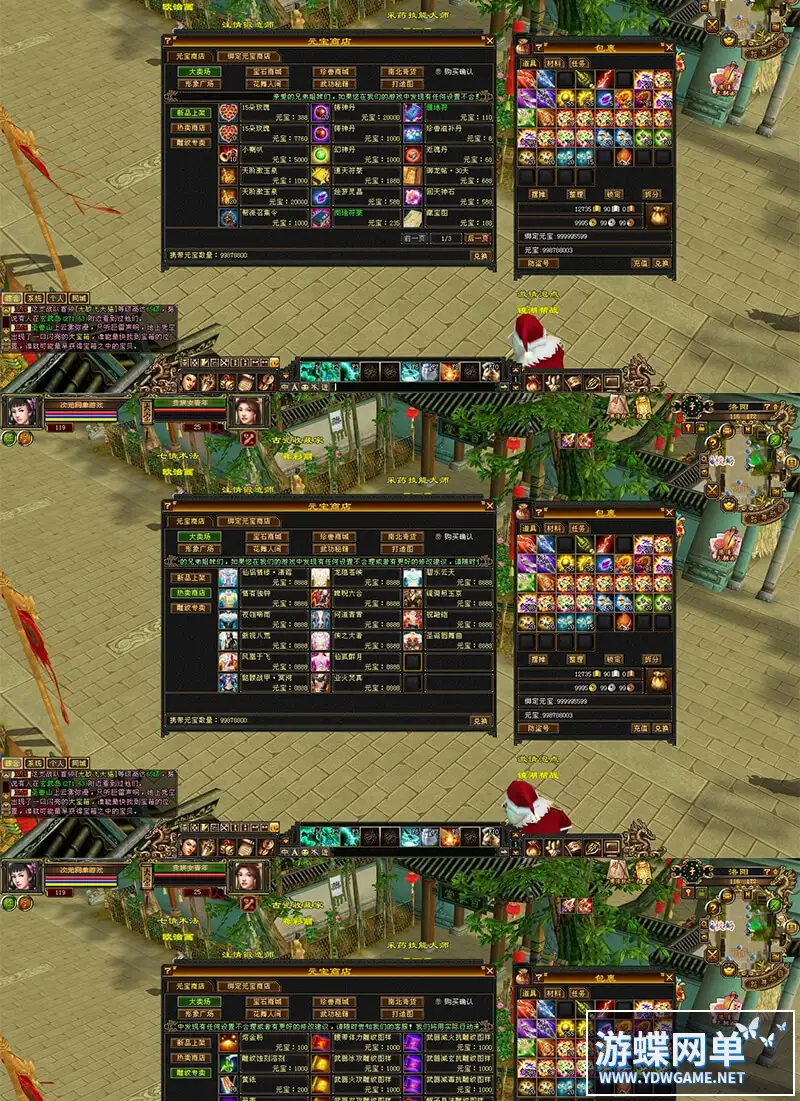Image resolution: width=800 pixels, height=1101 pixels.
Task: Go to the previous shop page (前一页)
Action: click(415, 238)
